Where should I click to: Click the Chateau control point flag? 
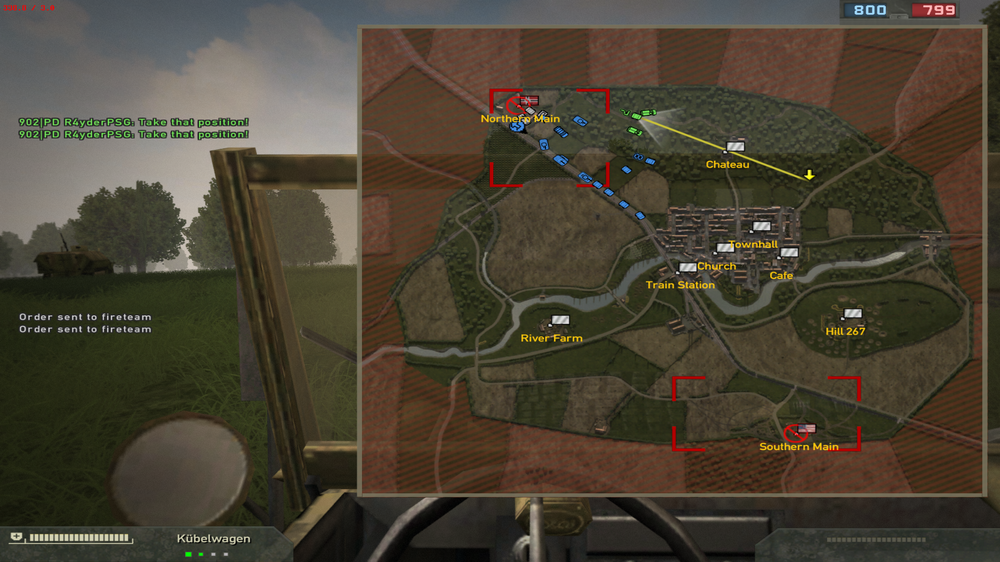click(736, 147)
